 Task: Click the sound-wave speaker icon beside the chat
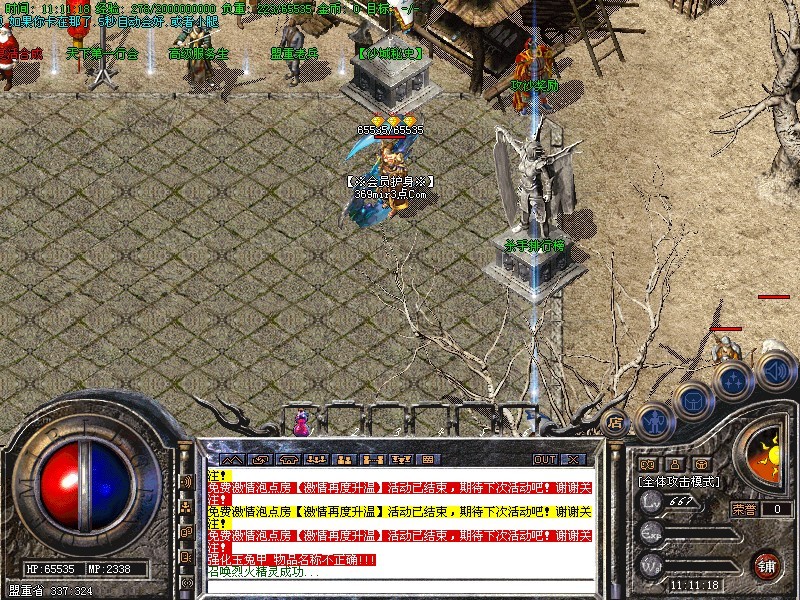[x=186, y=481]
